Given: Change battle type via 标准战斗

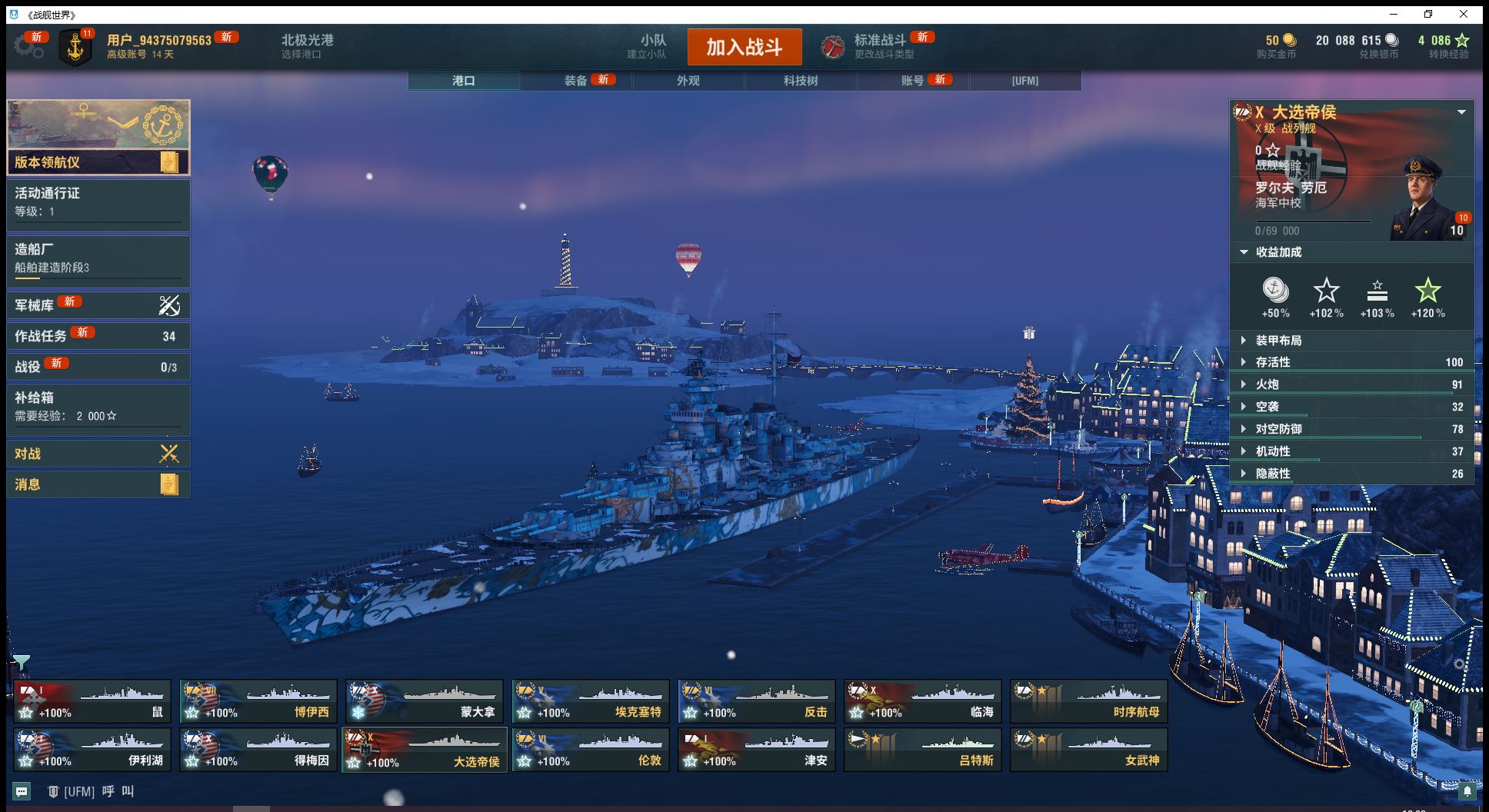Looking at the screenshot, I should tap(880, 46).
